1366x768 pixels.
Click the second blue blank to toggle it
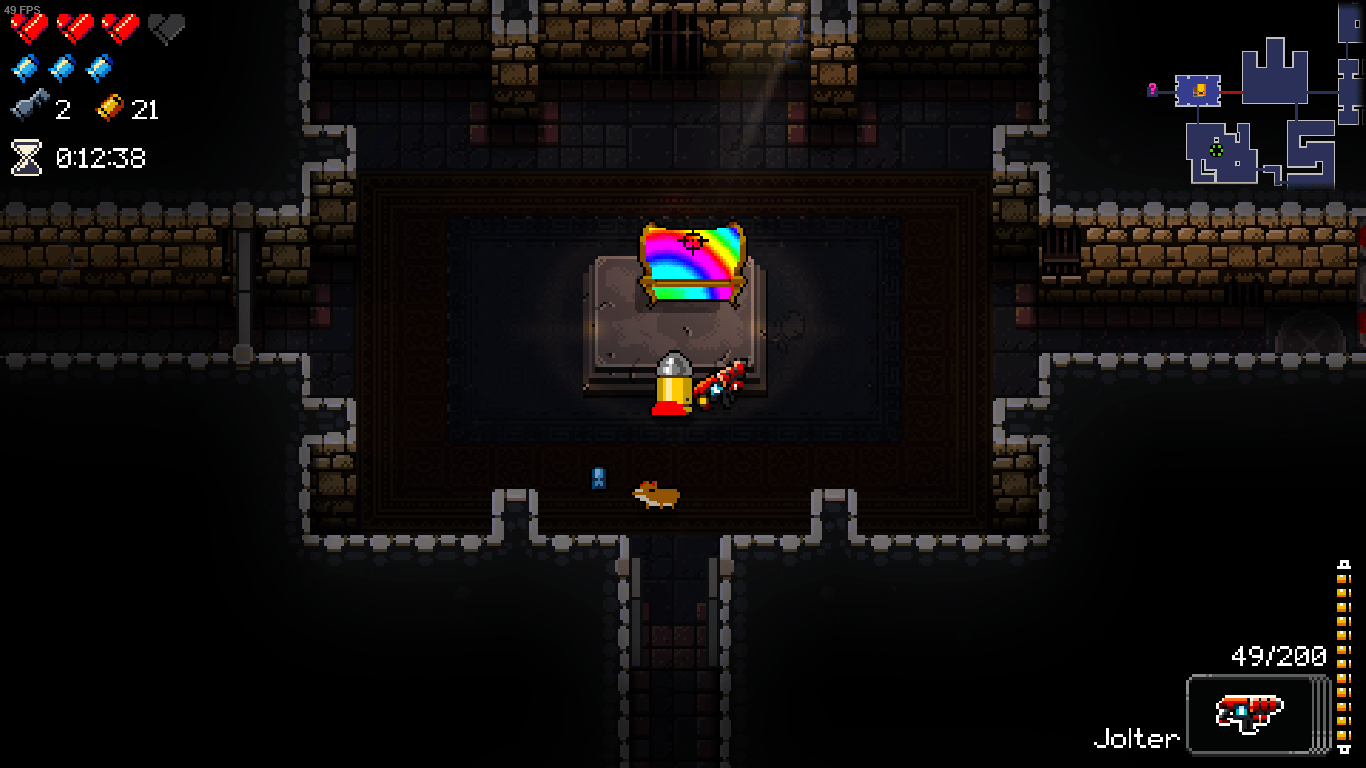(x=61, y=69)
